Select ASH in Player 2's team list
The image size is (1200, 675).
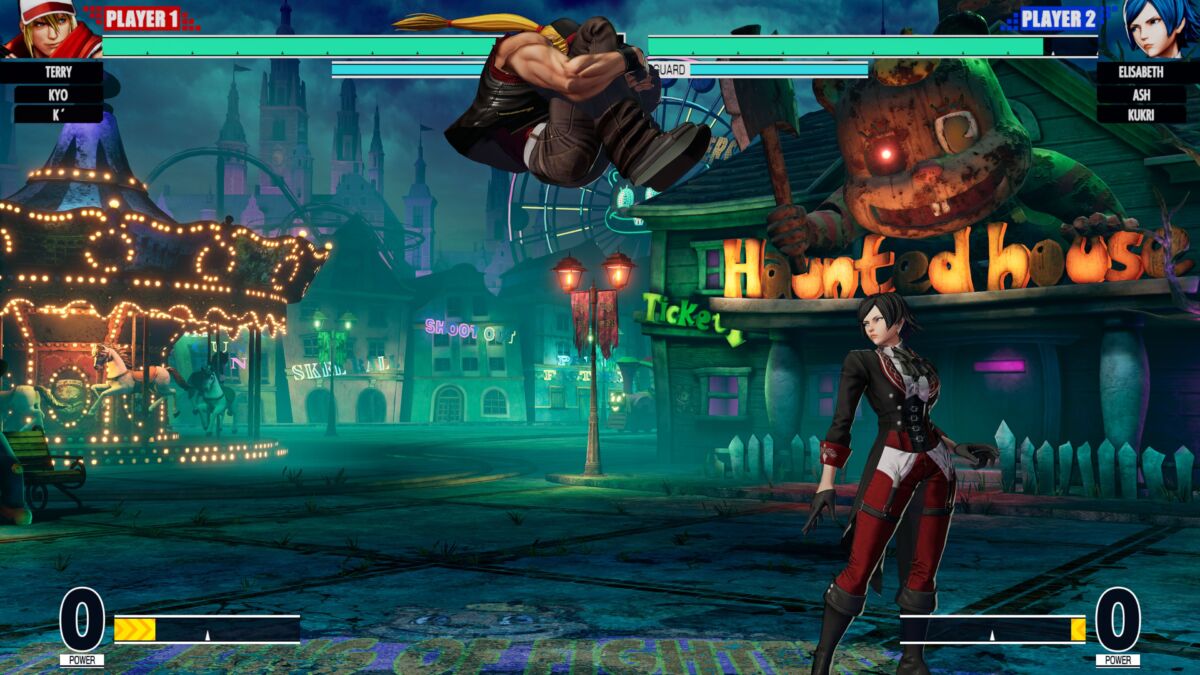click(1141, 94)
